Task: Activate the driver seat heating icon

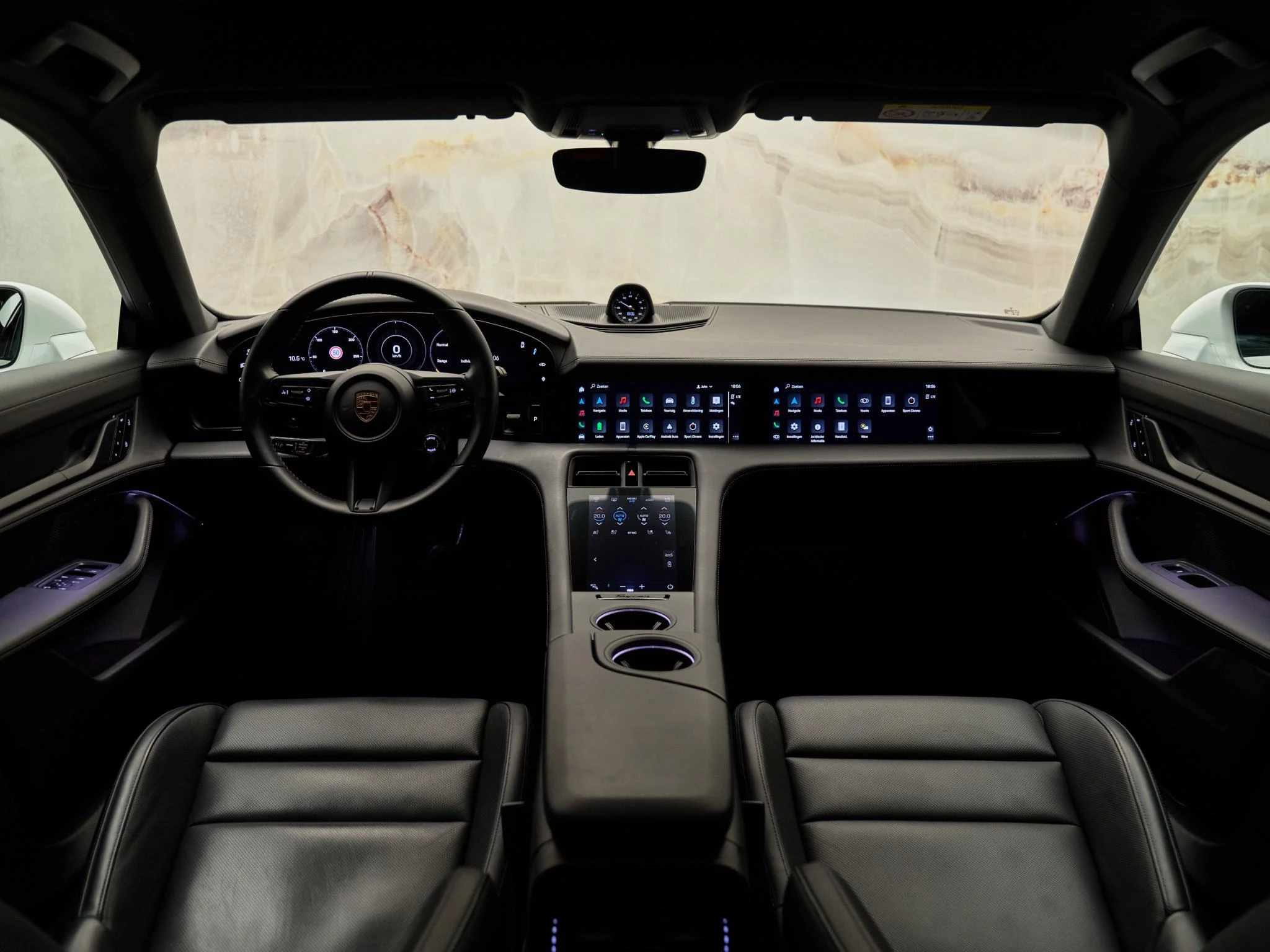Action: 595,533
